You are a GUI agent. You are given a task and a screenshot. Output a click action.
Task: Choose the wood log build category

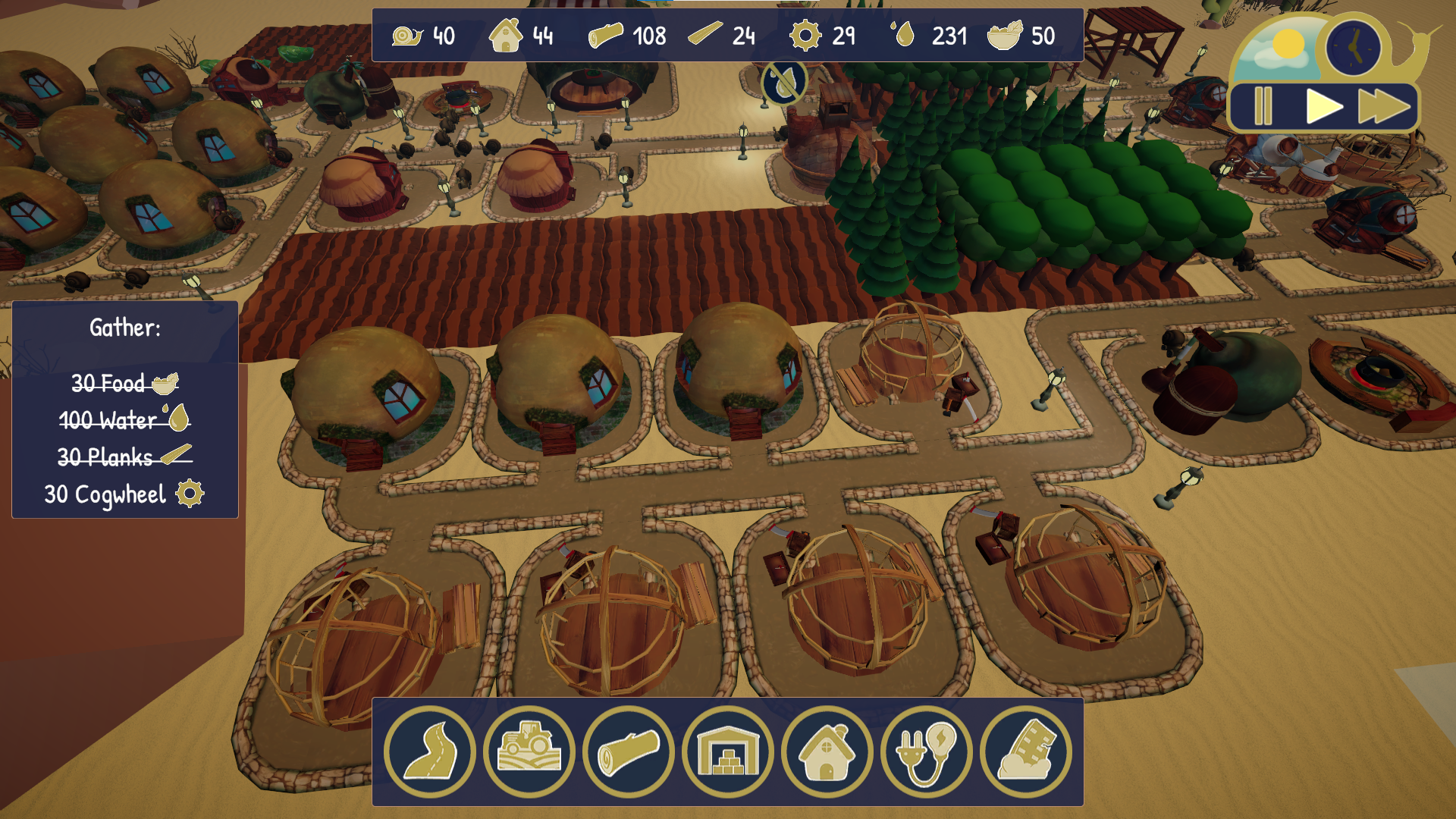coord(629,752)
